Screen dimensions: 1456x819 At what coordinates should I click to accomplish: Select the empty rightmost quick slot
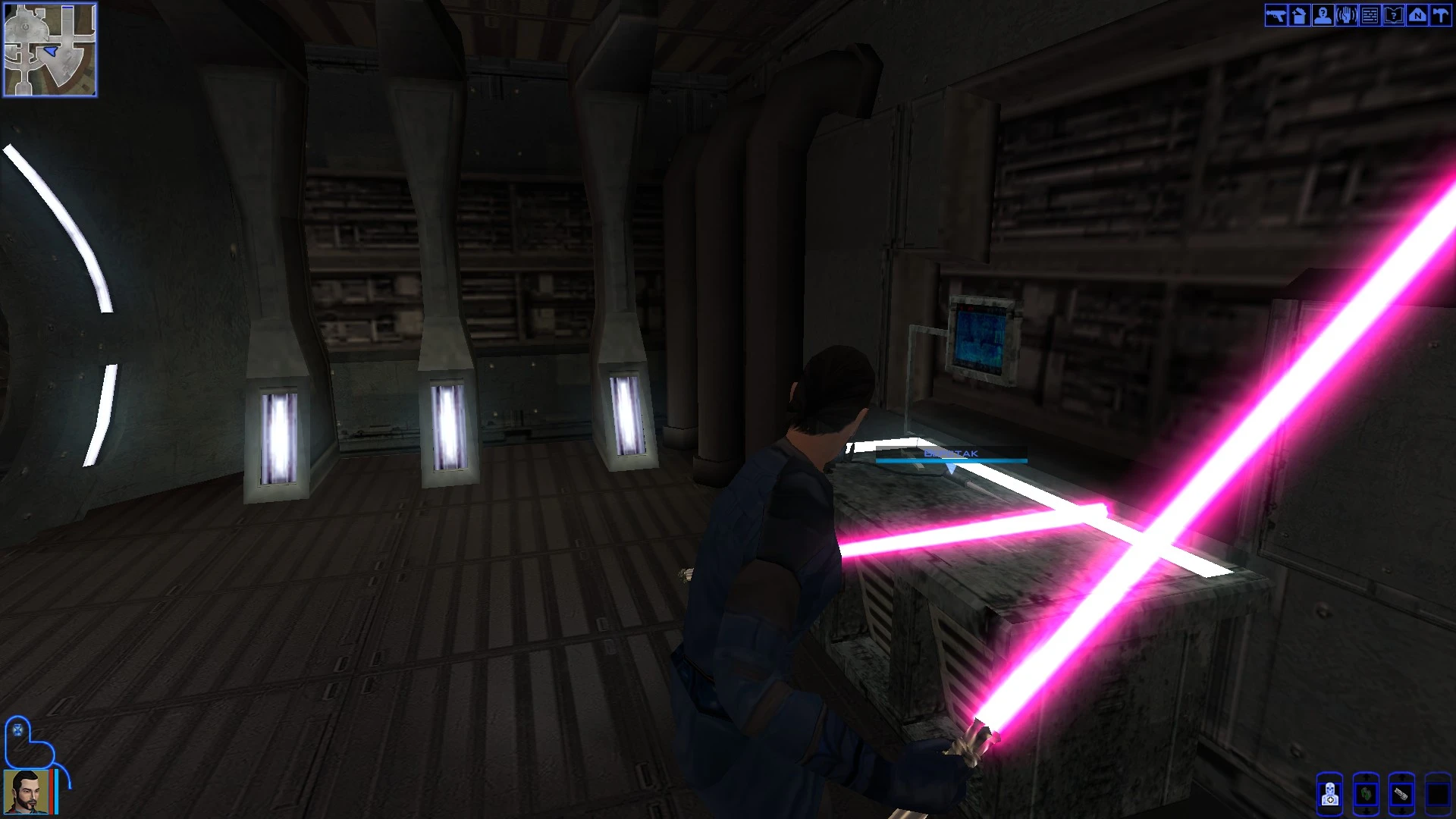[x=1439, y=795]
